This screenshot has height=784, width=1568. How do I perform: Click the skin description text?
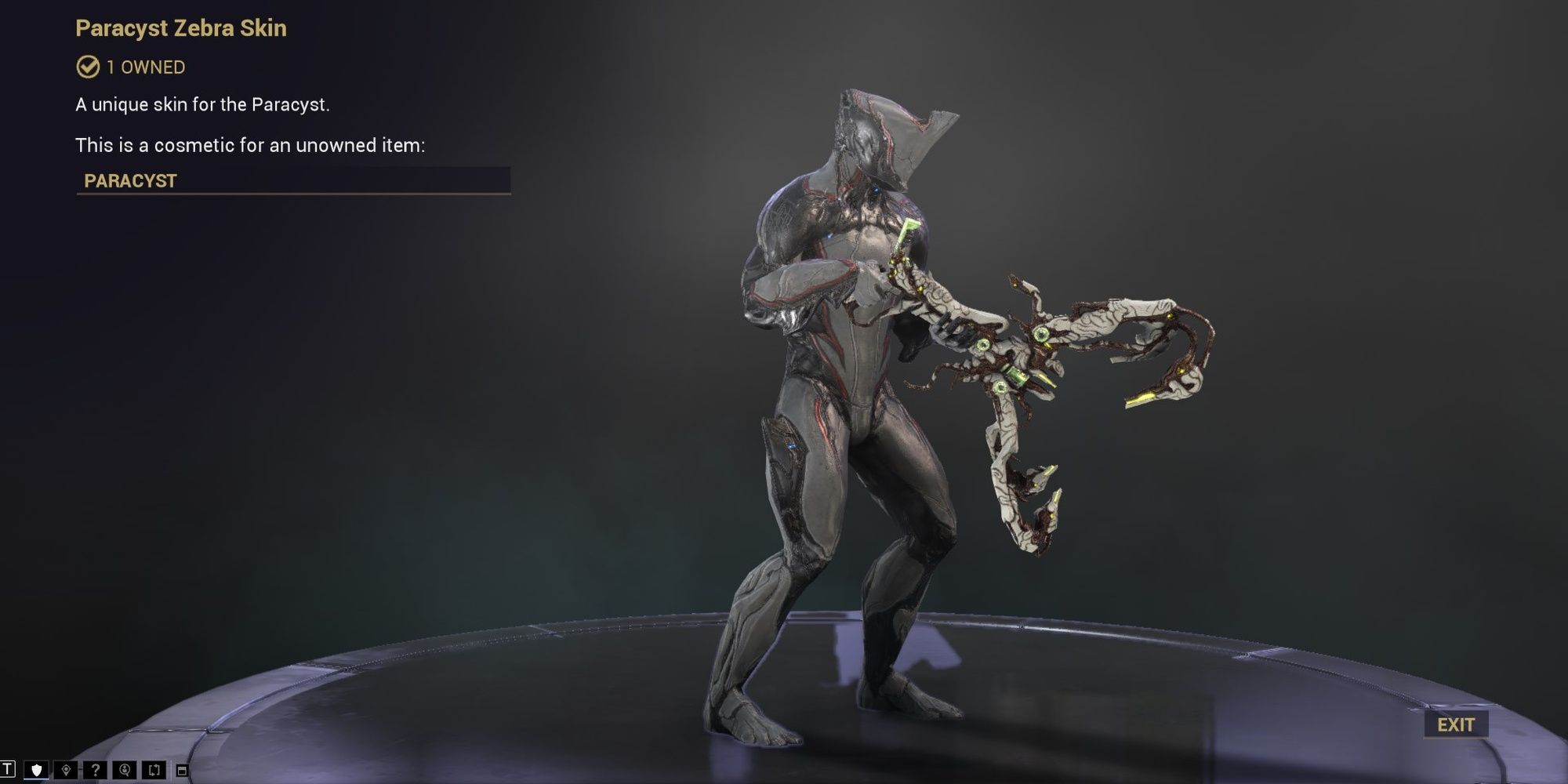[205, 103]
